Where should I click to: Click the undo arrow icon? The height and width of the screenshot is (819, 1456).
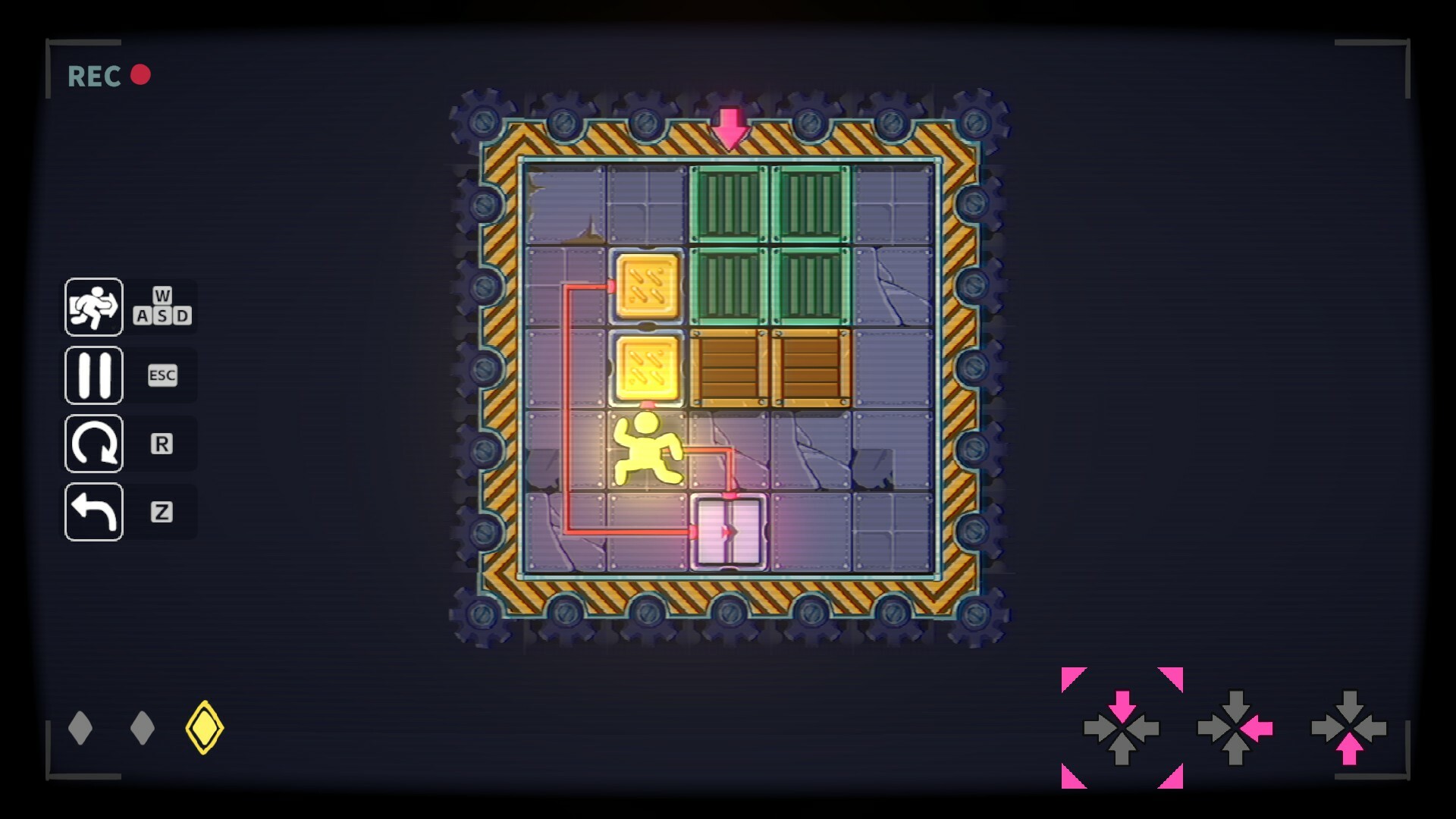click(x=93, y=510)
